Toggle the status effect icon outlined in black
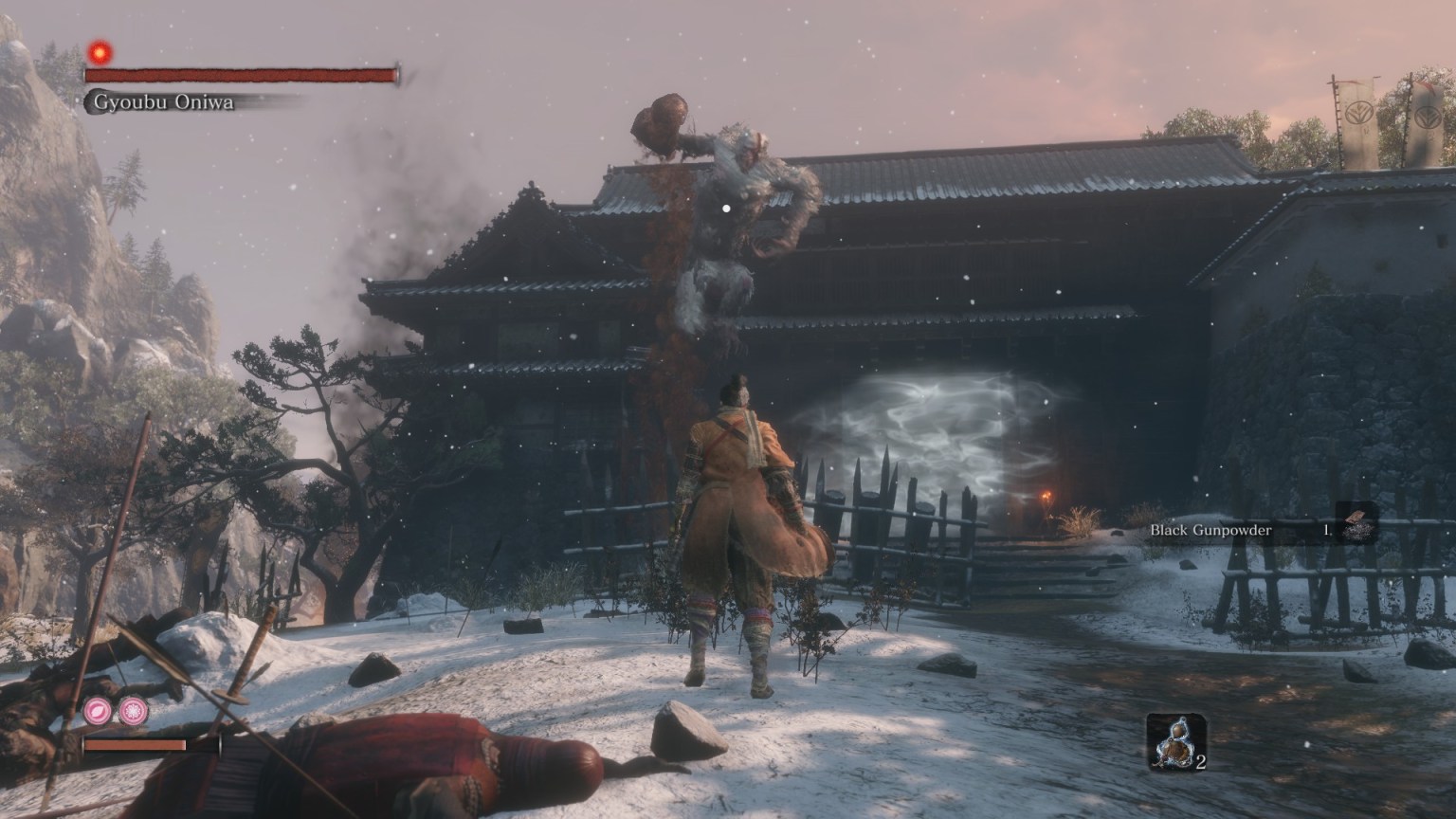 133,713
